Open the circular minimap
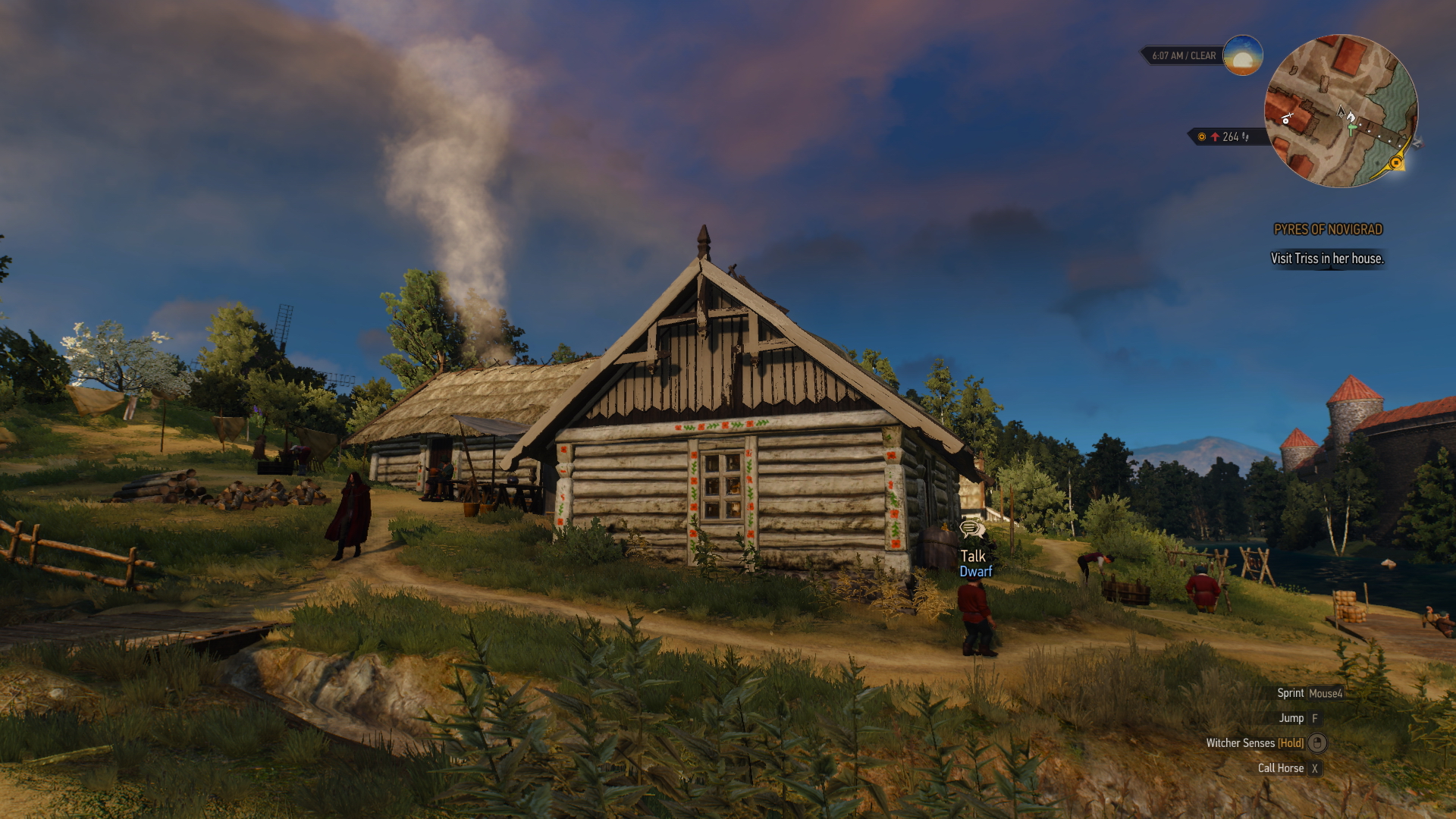 pyautogui.click(x=1341, y=111)
